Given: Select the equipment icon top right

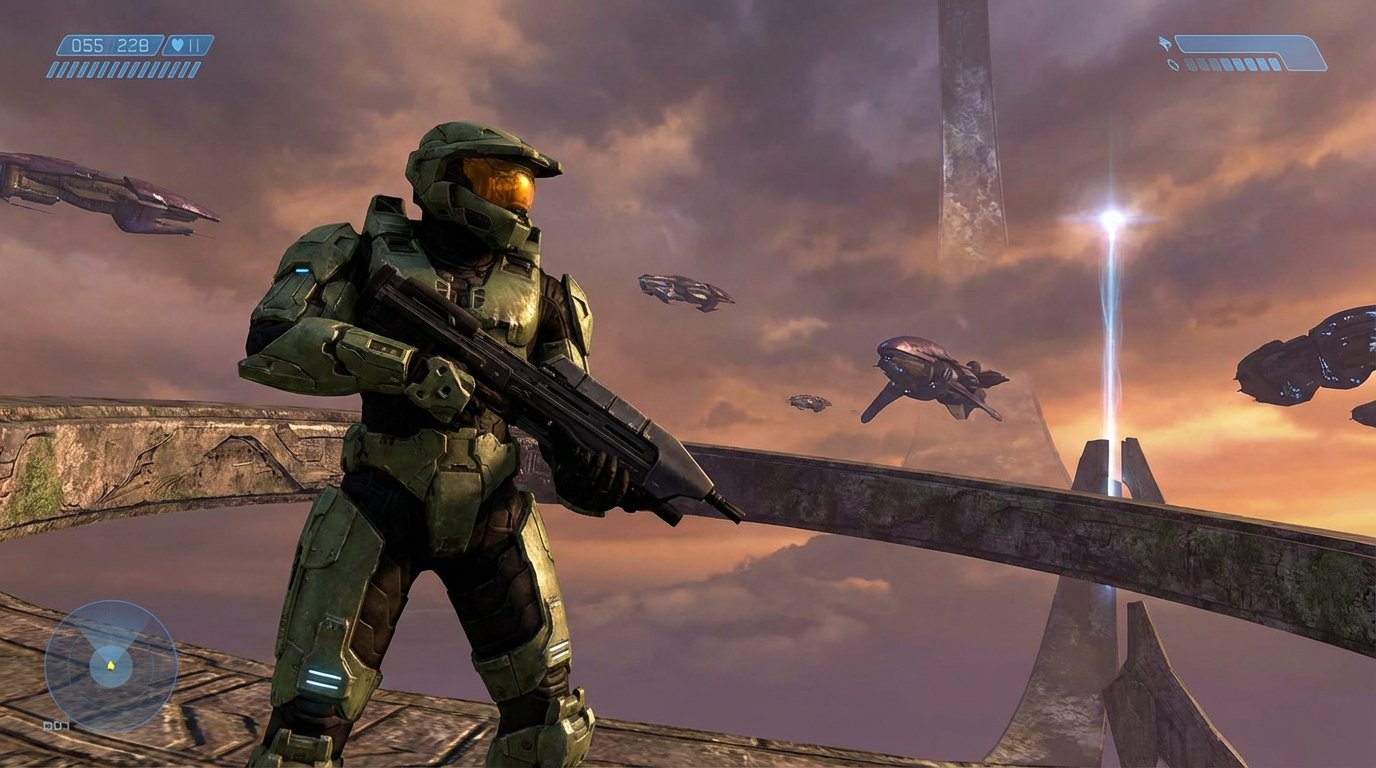Looking at the screenshot, I should (1173, 64).
